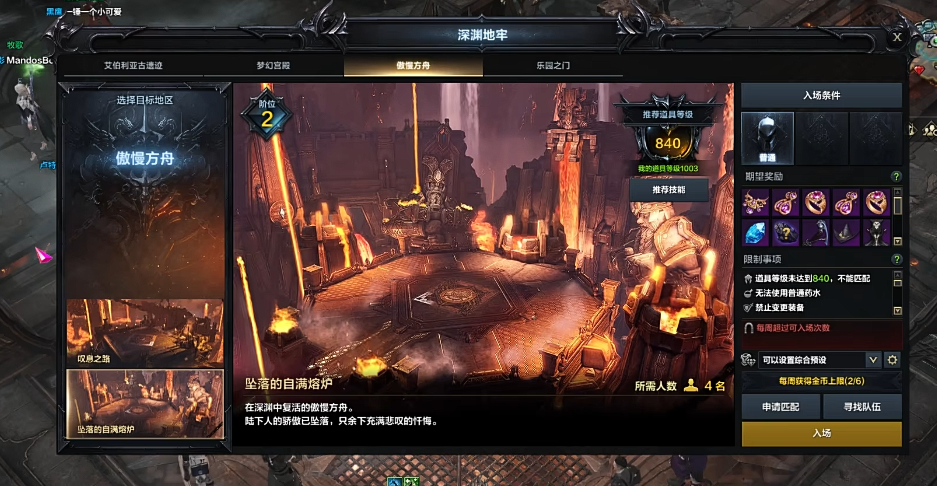Open the 梦幻宫殿 tab
The width and height of the screenshot is (937, 486).
click(x=273, y=65)
